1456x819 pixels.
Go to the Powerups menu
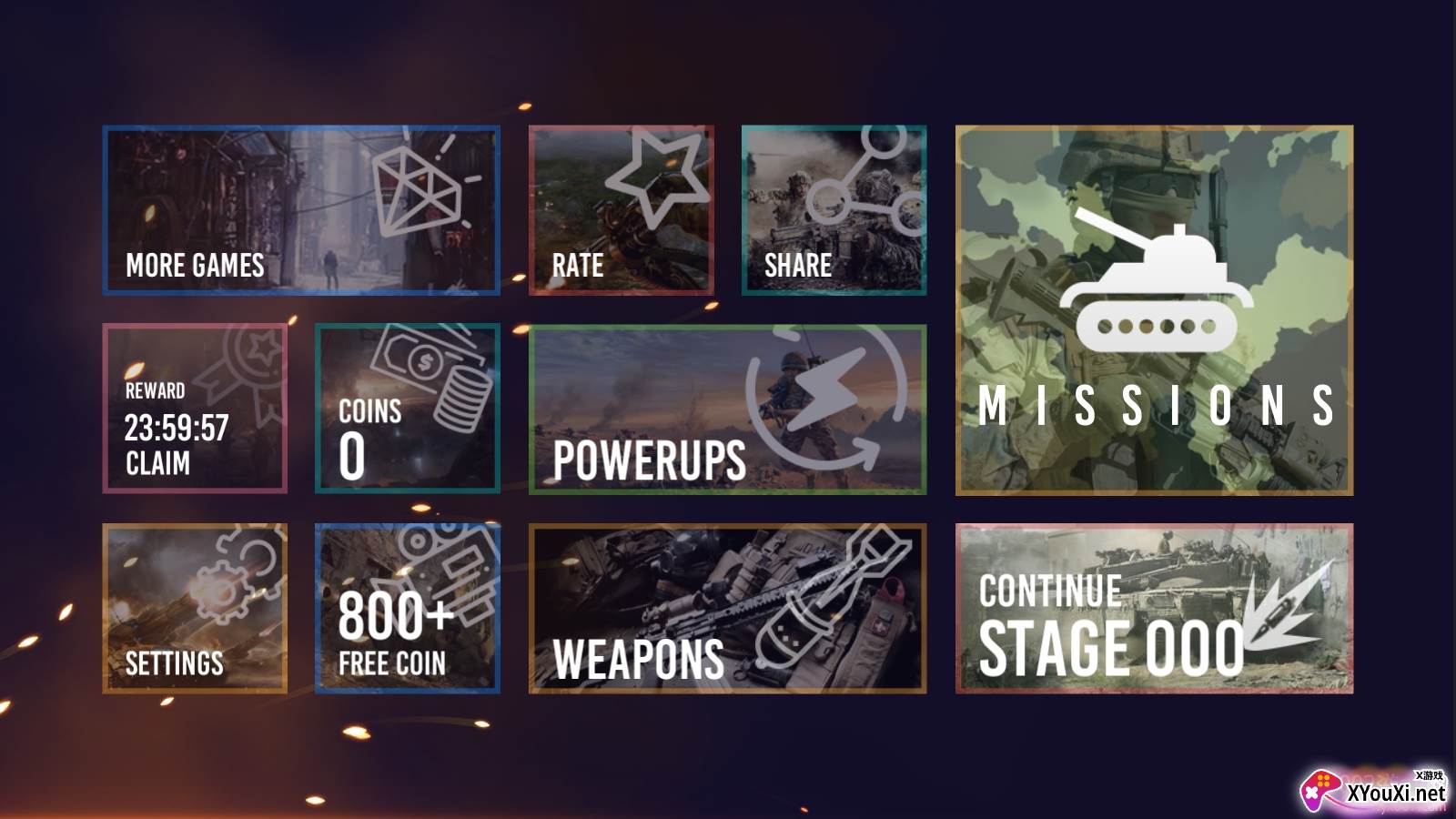pos(727,409)
